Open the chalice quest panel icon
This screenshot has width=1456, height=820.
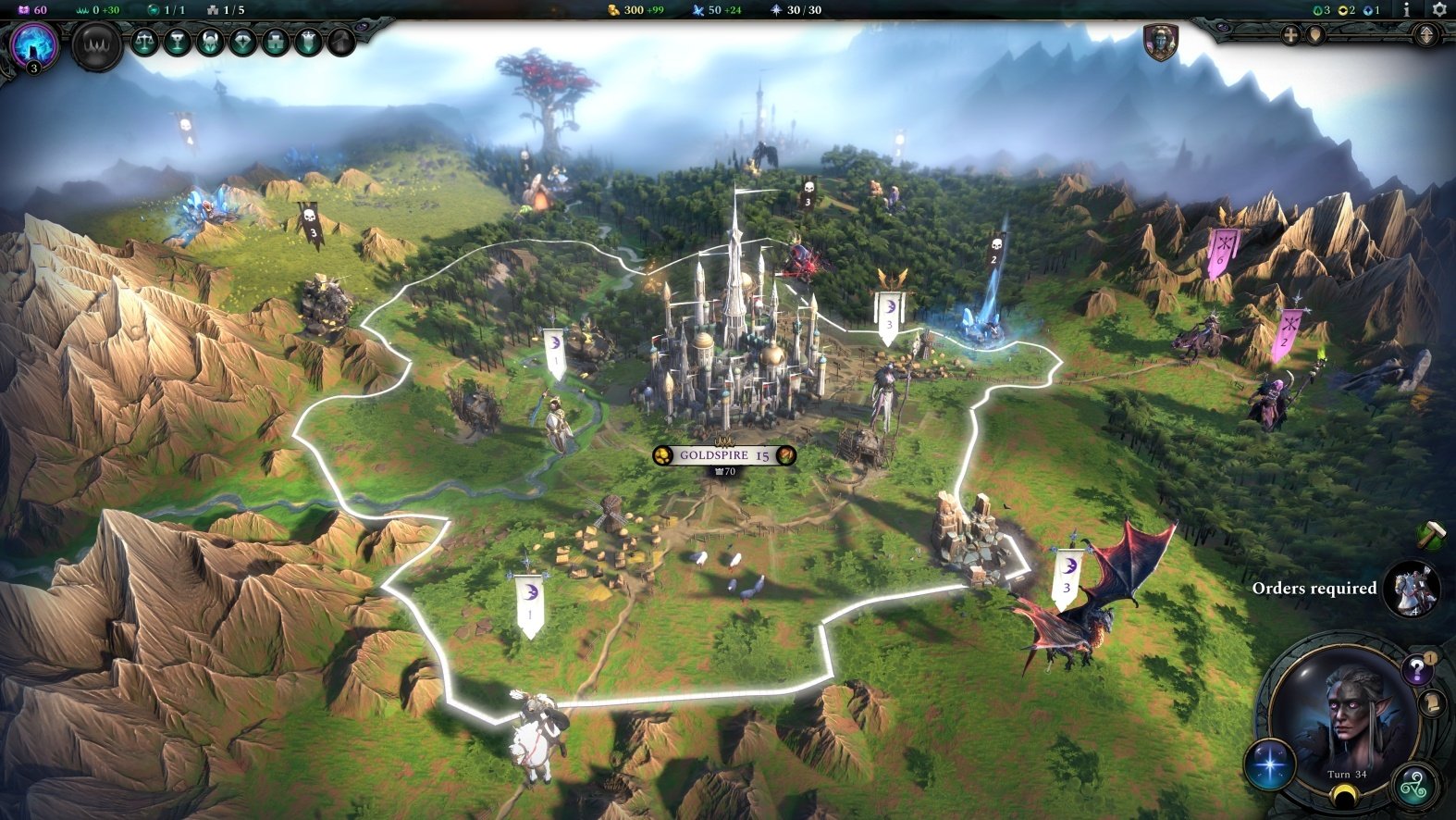pos(179,43)
